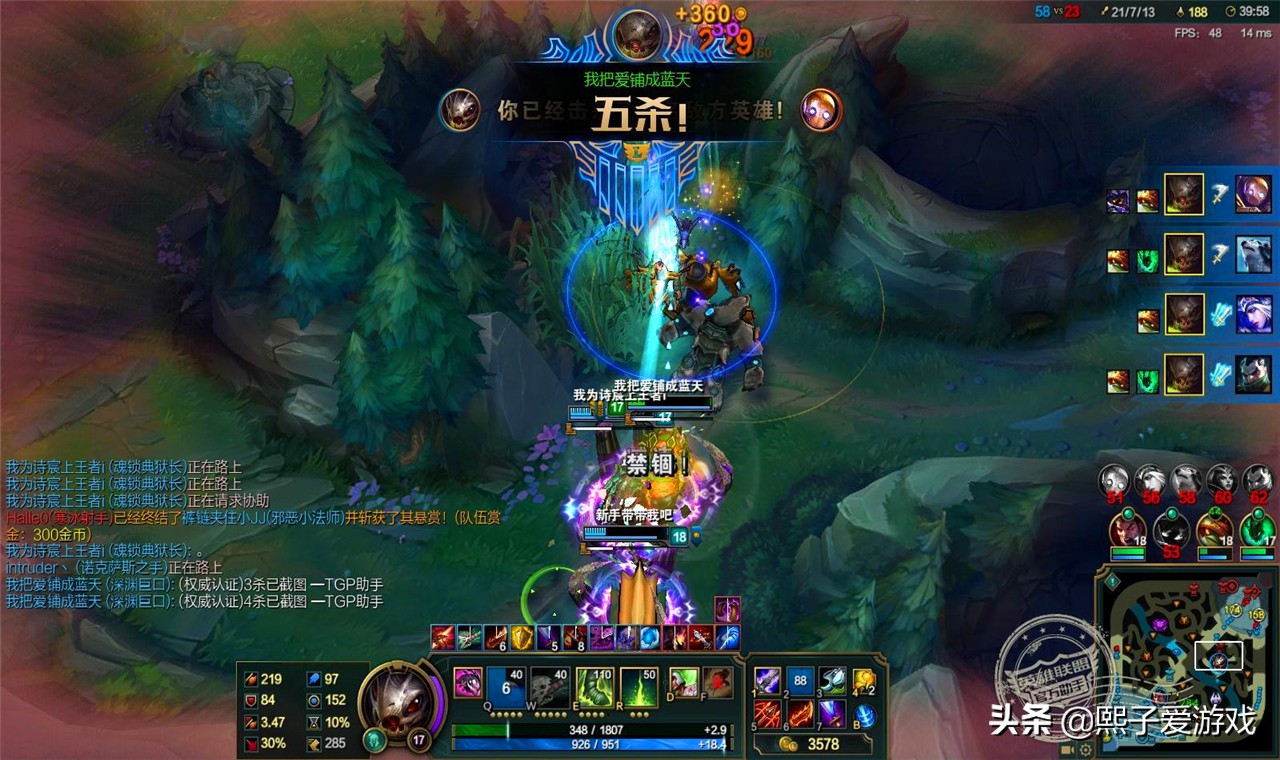Click the item slot showing 88 cooldown
Screen dimensions: 1280x760
tap(800, 681)
